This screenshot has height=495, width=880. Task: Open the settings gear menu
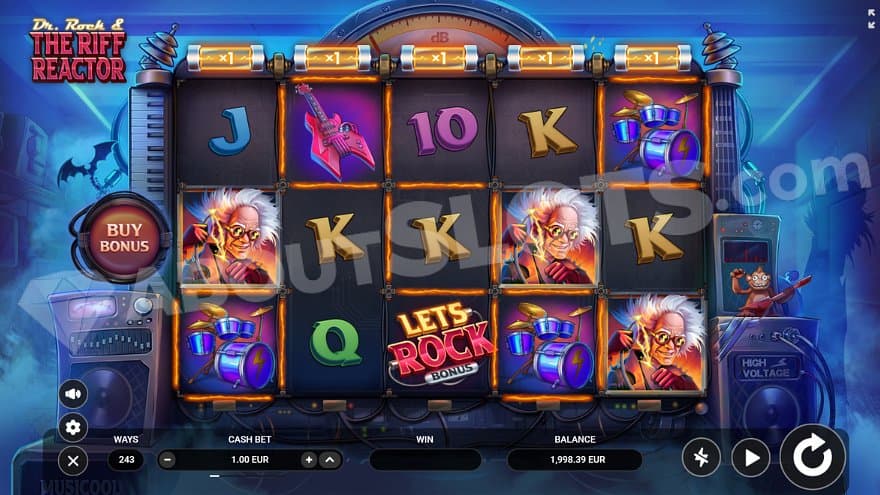click(72, 427)
